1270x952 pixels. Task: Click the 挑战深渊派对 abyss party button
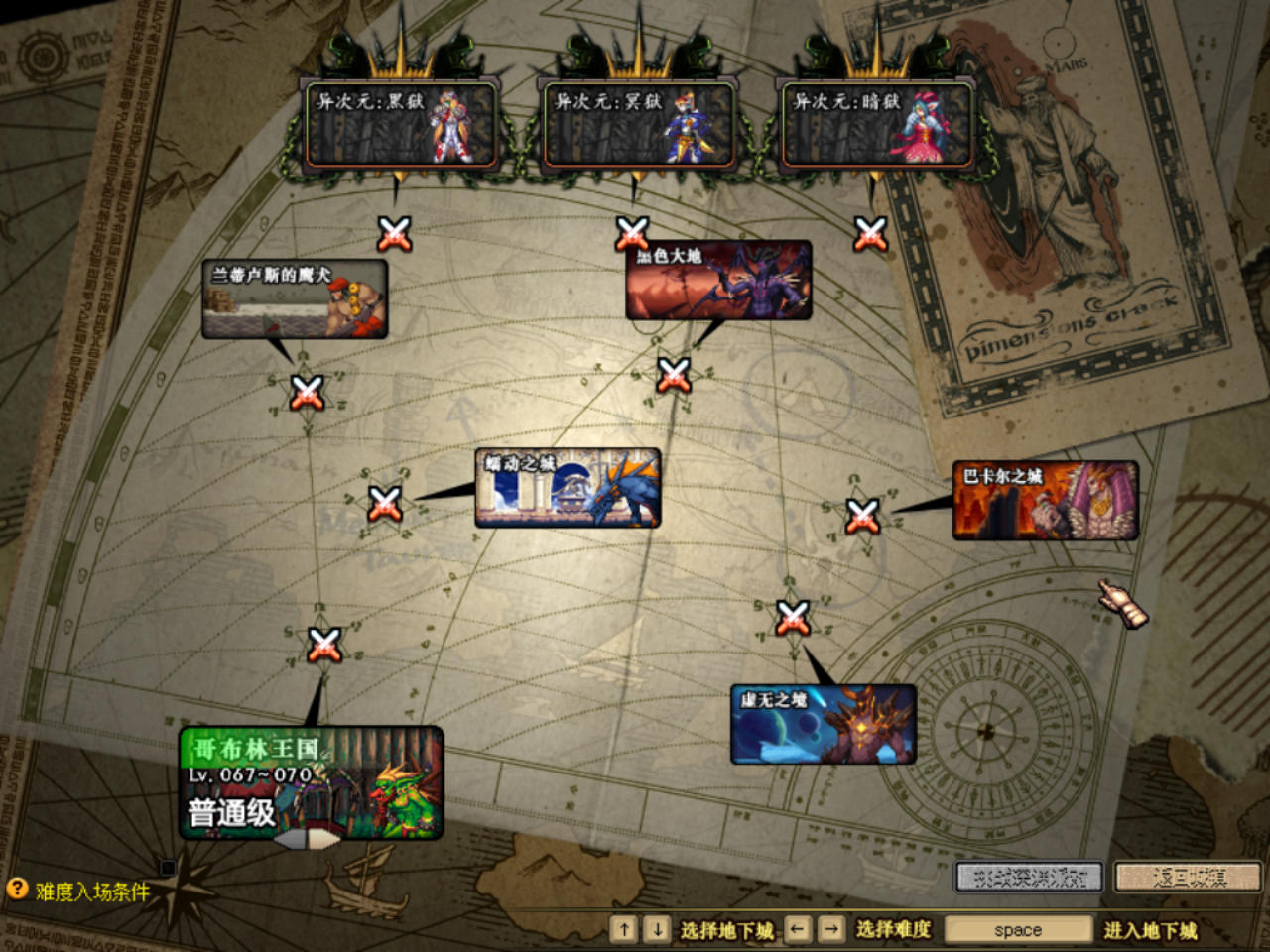(1029, 877)
